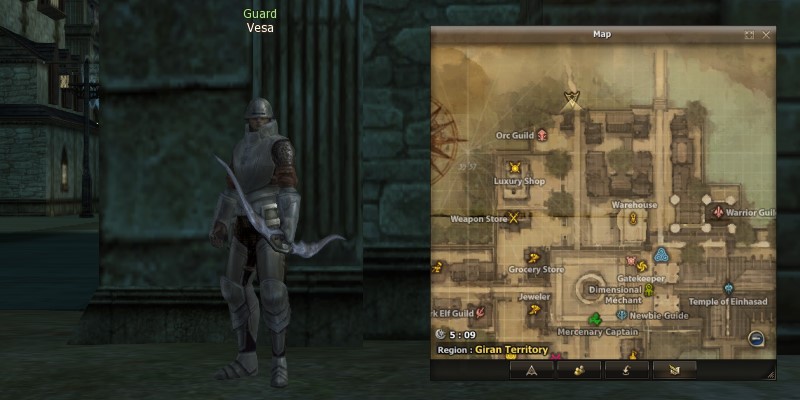Click the arrowhead my-location map button
Screen dimensions: 800x400
click(531, 370)
